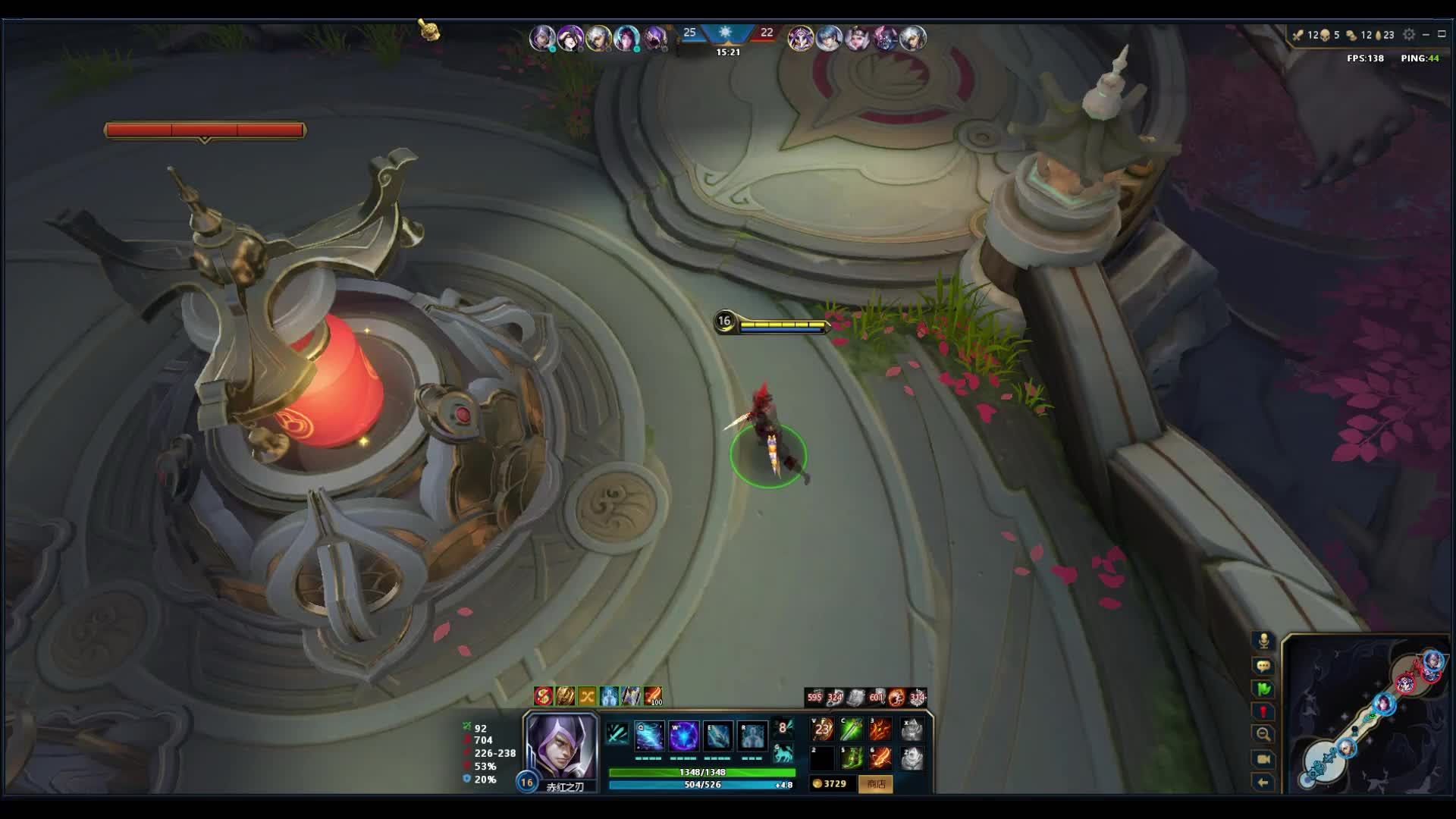
Task: Minimize the game window
Action: point(1426,35)
